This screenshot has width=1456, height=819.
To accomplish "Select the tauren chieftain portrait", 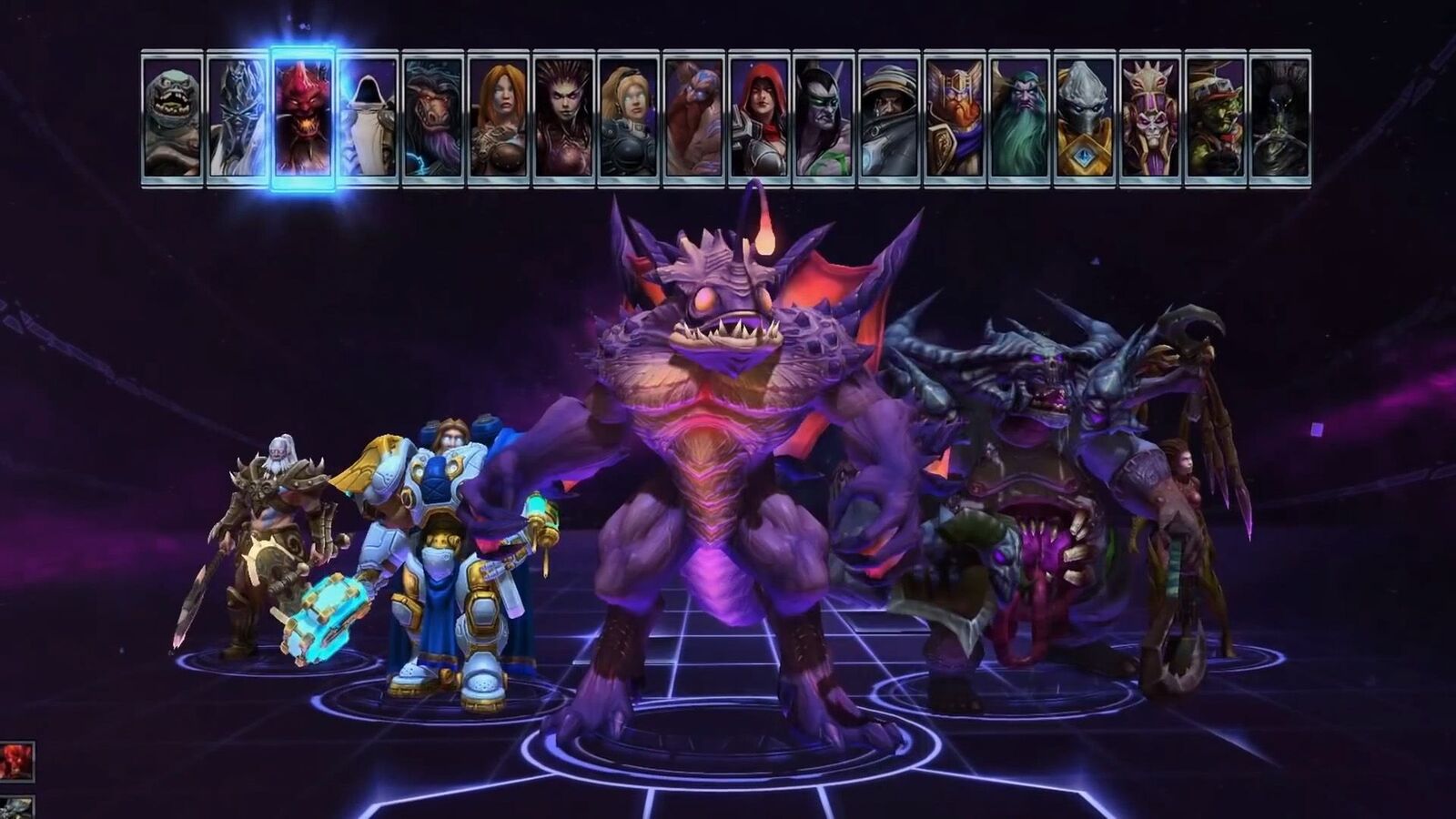I will pyautogui.click(x=433, y=118).
